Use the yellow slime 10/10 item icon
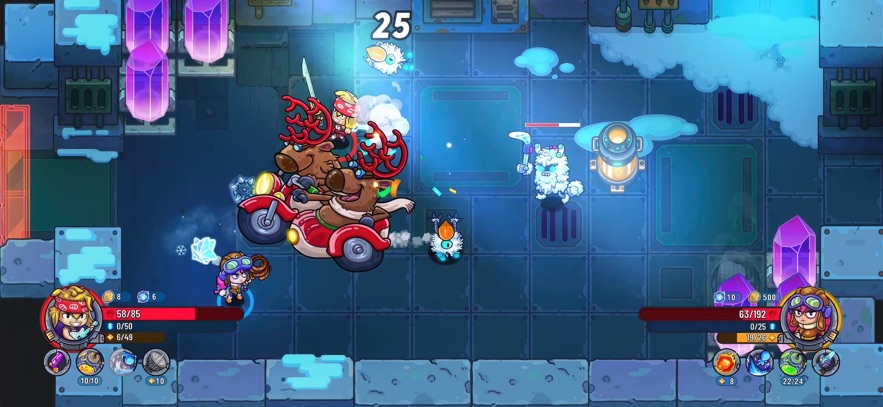This screenshot has height=407, width=883. [x=90, y=361]
